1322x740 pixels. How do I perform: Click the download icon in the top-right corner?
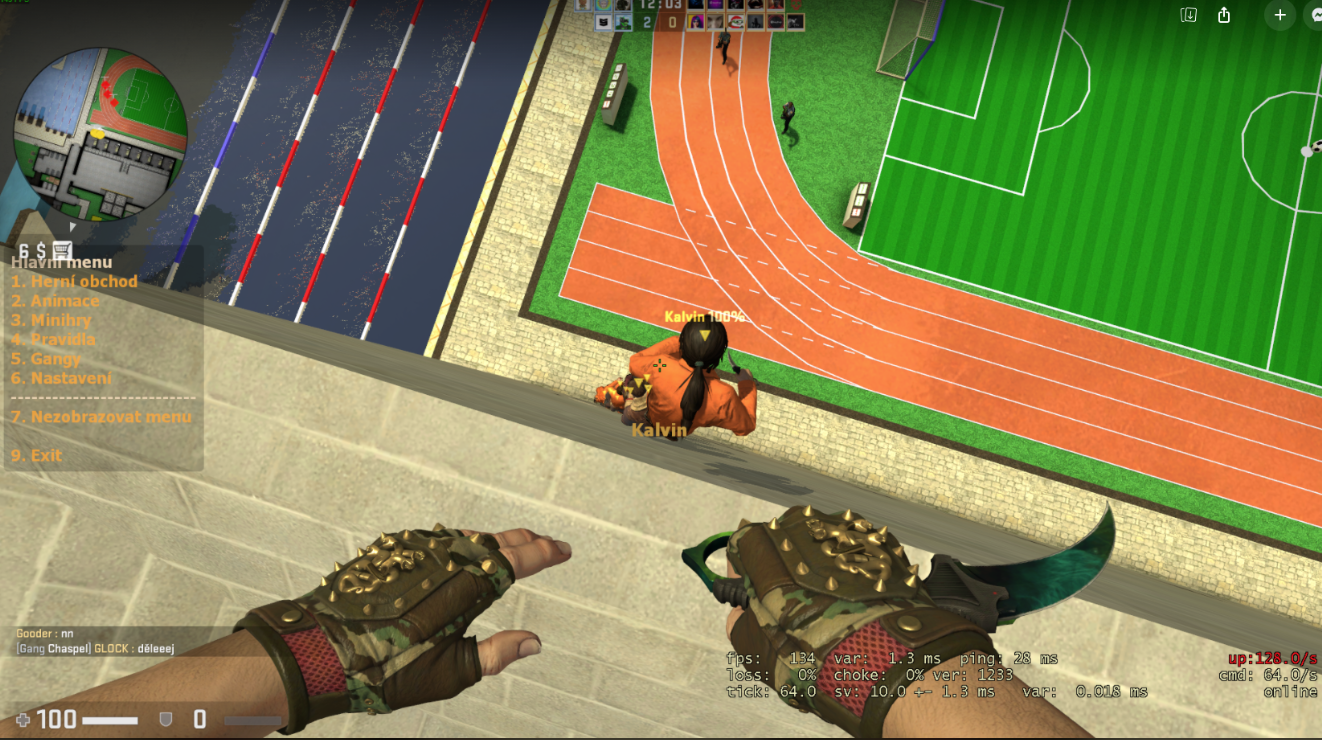tap(1189, 15)
